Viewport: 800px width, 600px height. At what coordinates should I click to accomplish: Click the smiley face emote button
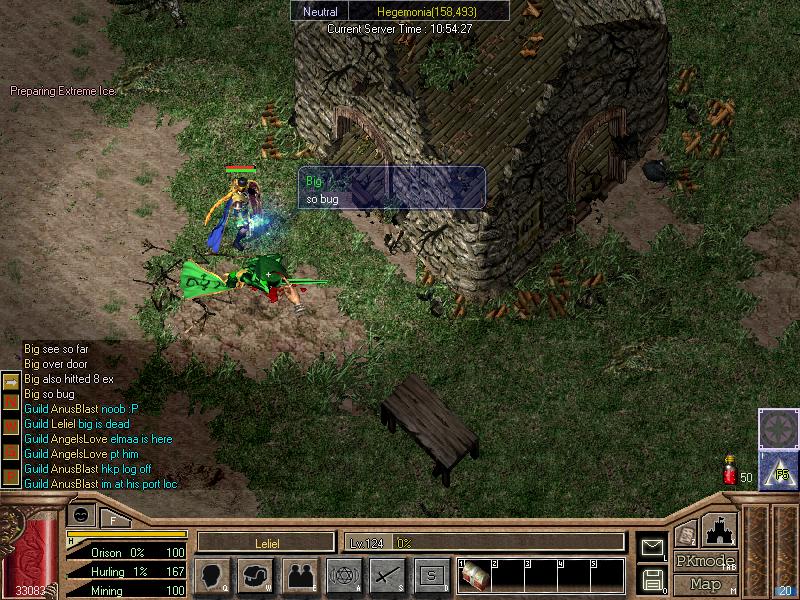(81, 513)
